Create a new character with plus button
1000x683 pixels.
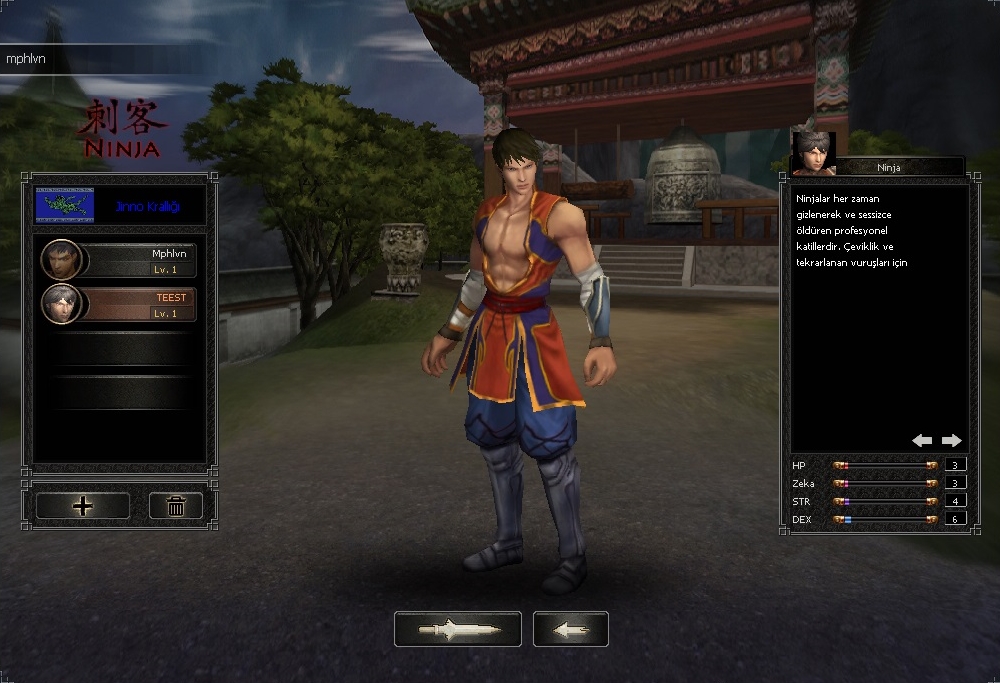pos(82,506)
